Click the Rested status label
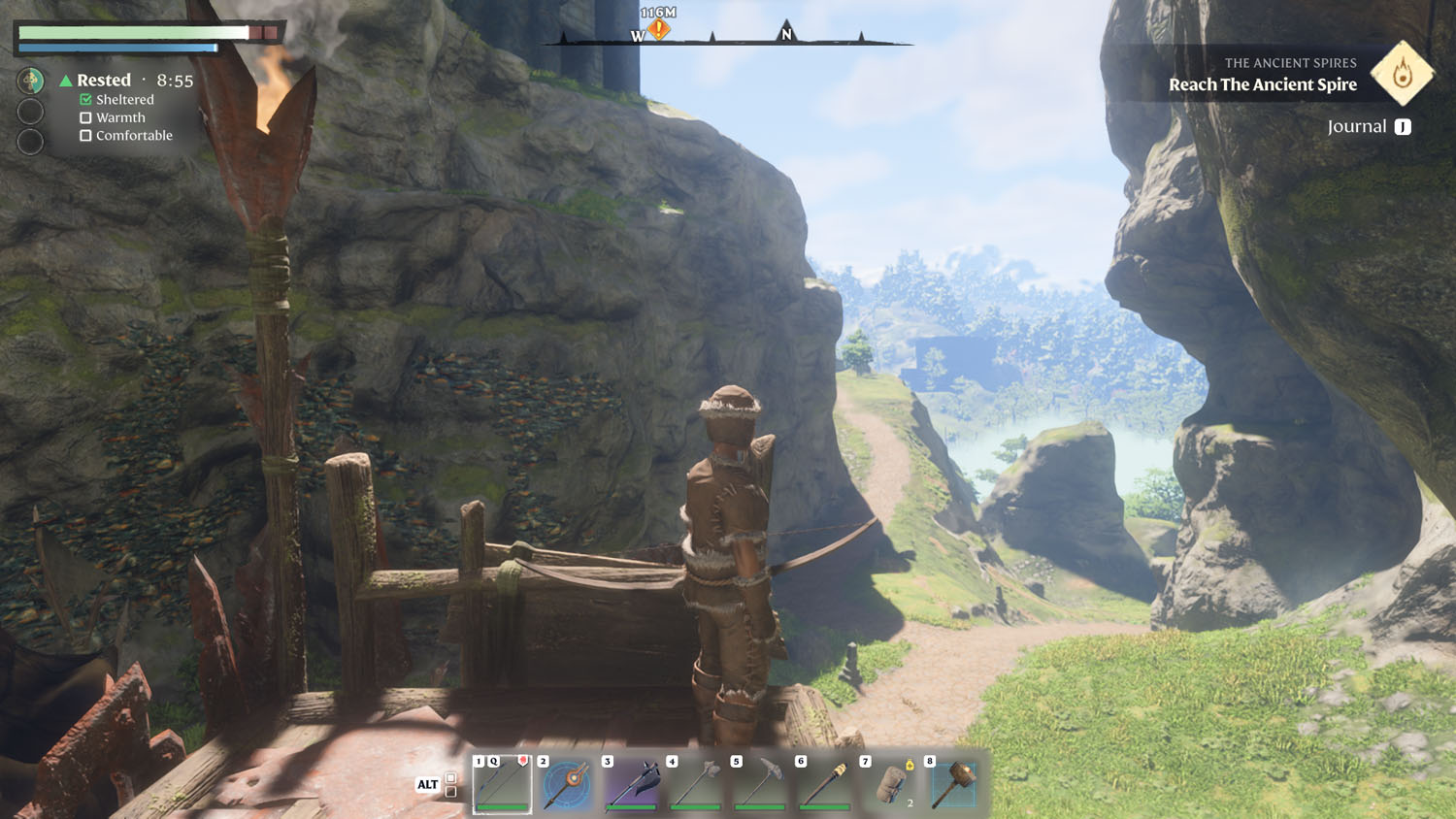1456x819 pixels. [x=104, y=81]
